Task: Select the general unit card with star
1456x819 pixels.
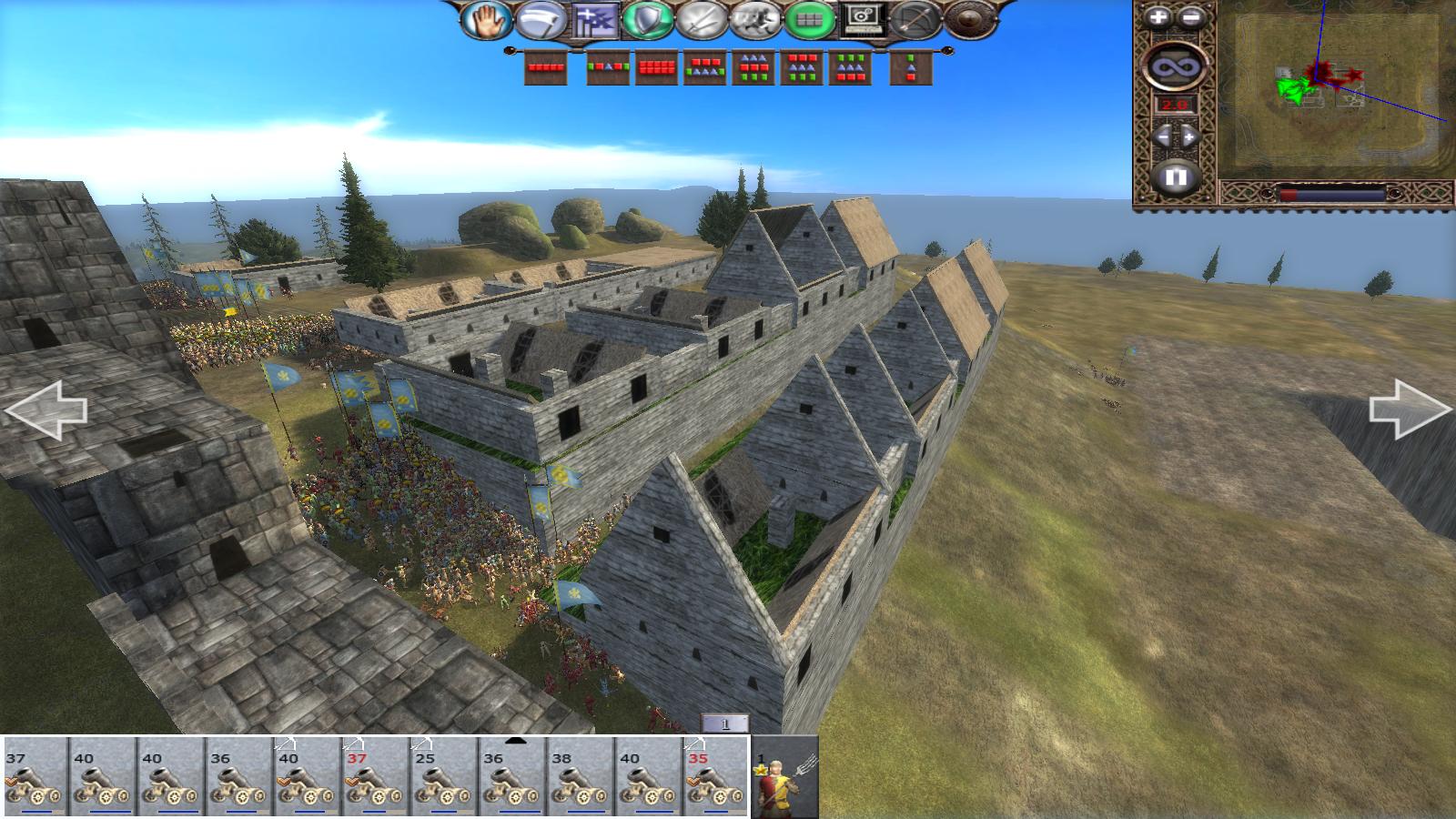Action: point(785,777)
